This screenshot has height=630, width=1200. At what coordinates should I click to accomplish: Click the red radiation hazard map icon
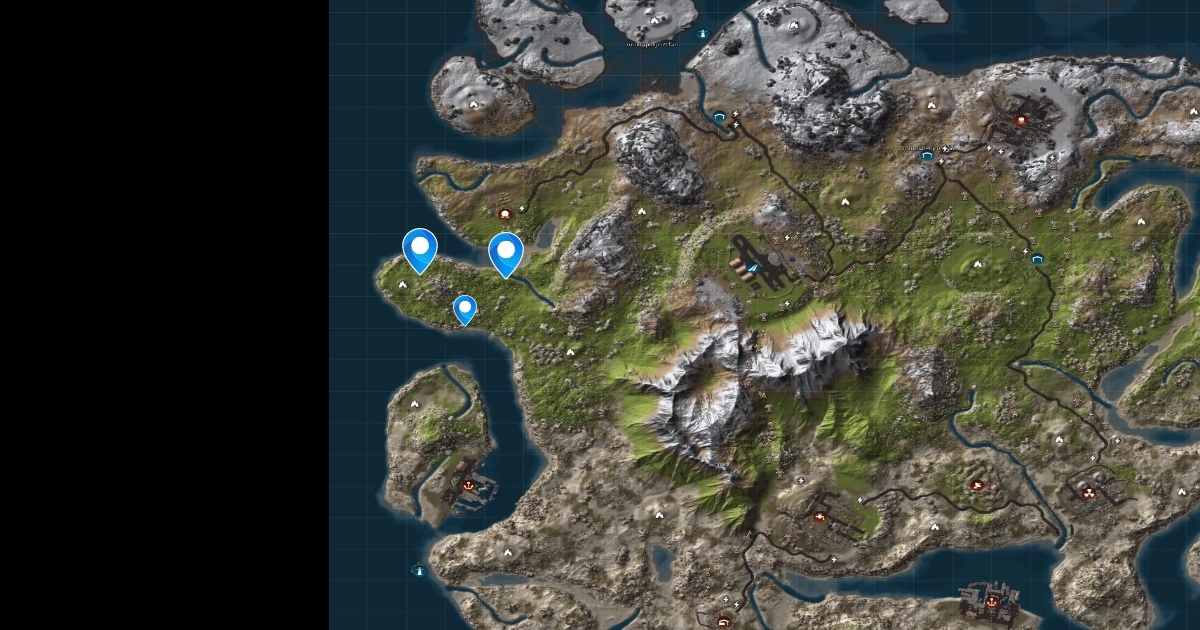pyautogui.click(x=1089, y=492)
